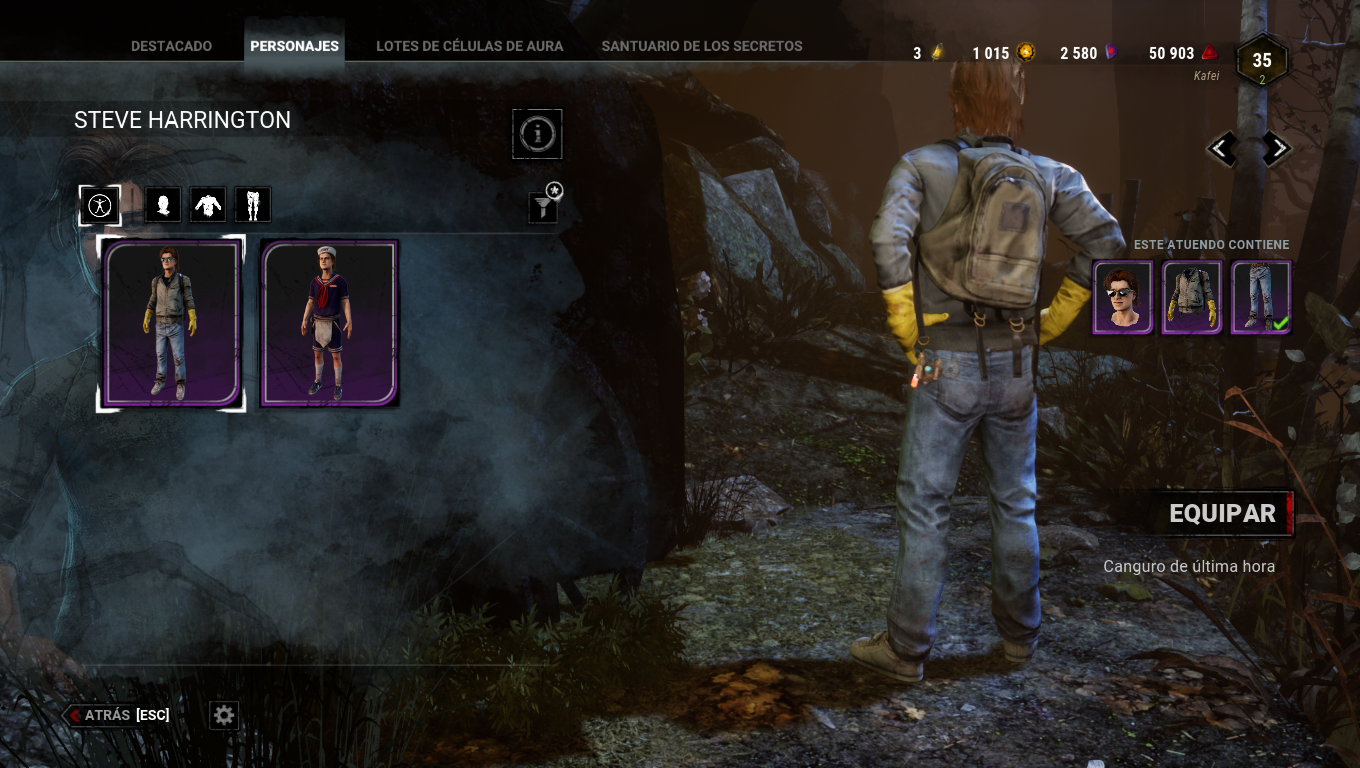Toggle the legs customization filter
Viewport: 1360px width, 768px height.
253,204
